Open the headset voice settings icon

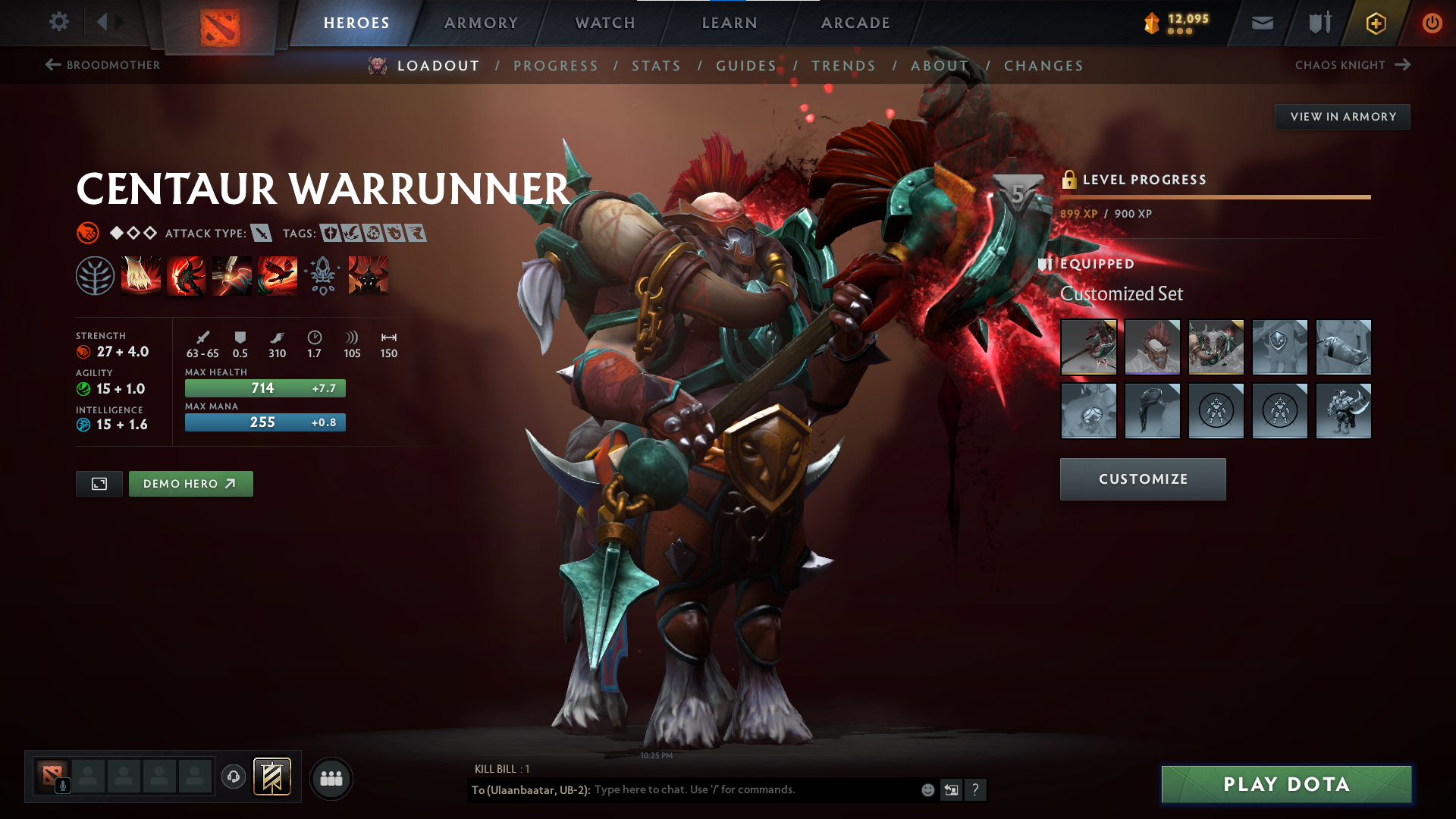(233, 777)
